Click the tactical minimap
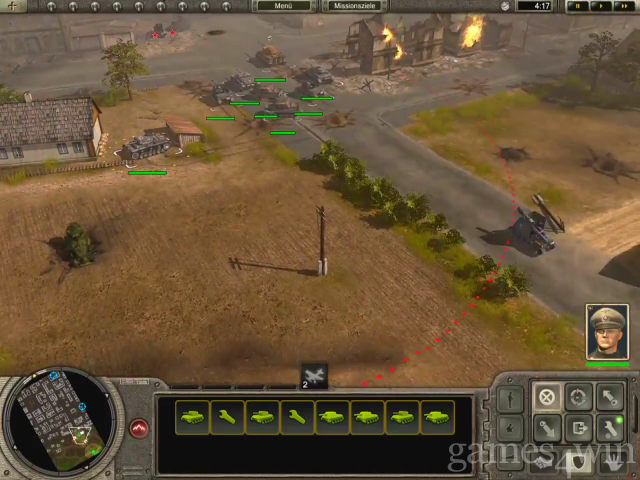Image resolution: width=640 pixels, height=480 pixels. pos(62,421)
